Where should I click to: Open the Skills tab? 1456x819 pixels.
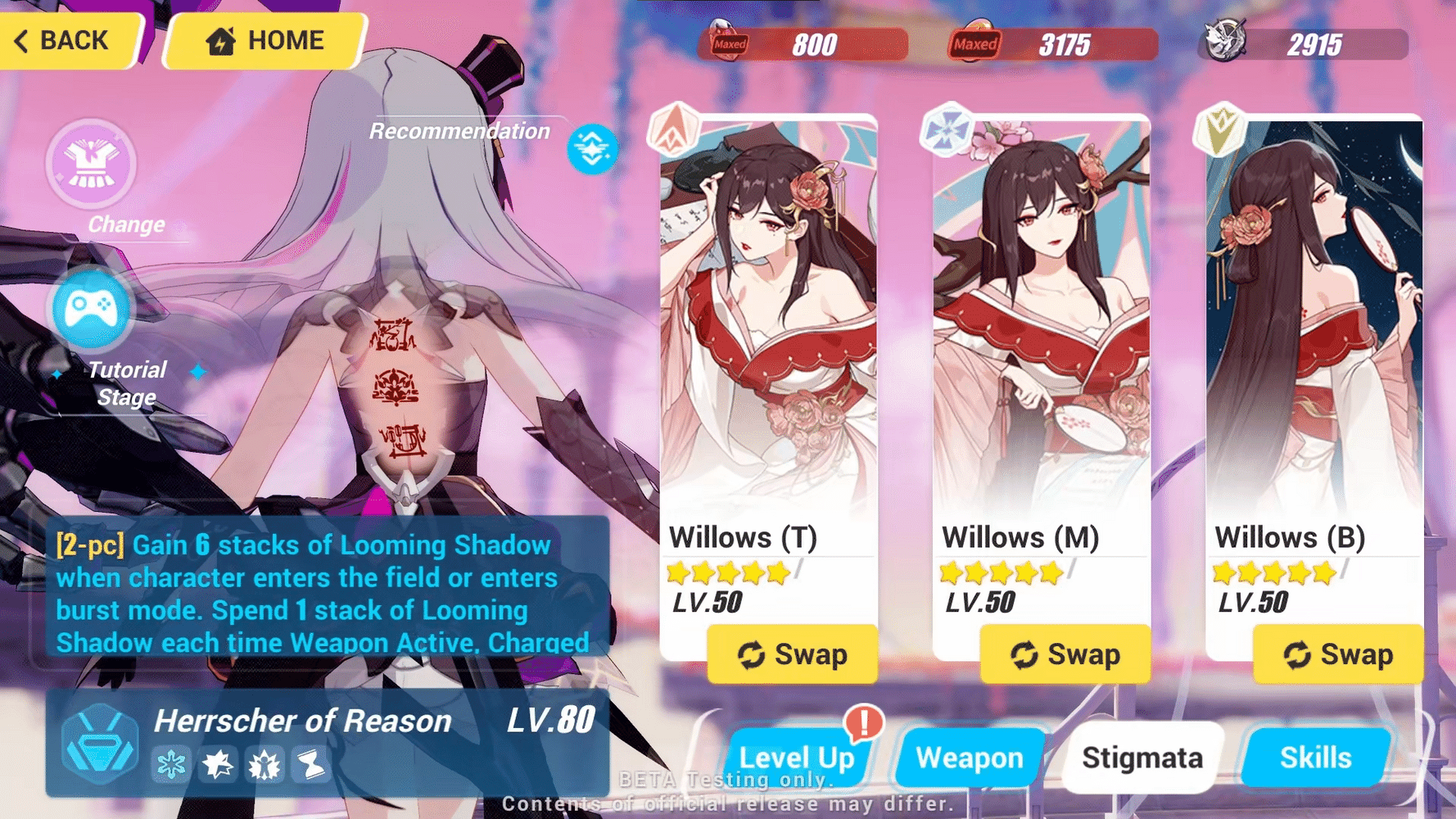pyautogui.click(x=1314, y=758)
